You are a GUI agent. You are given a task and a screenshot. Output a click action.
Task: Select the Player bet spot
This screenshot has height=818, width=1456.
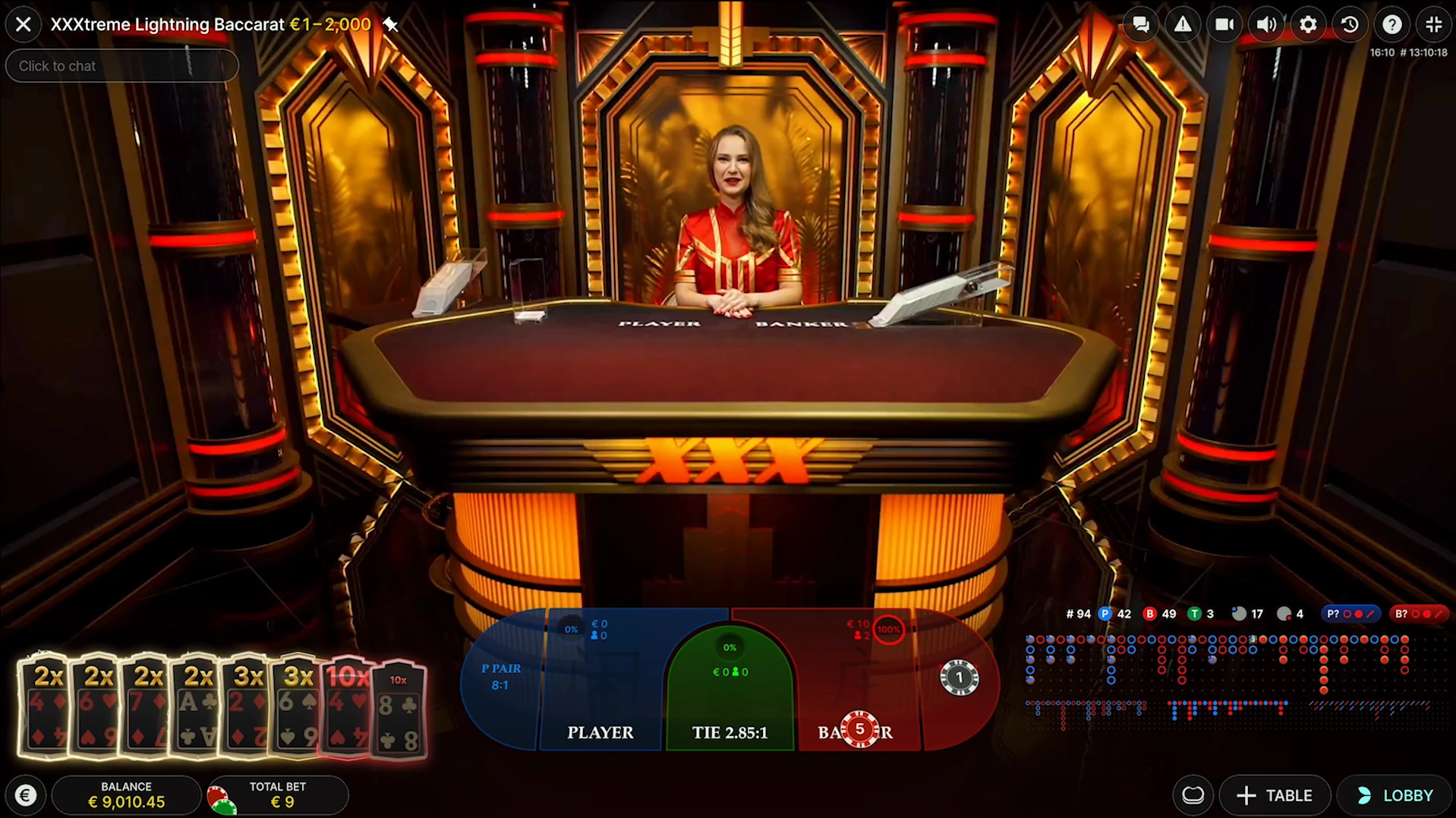click(x=600, y=731)
